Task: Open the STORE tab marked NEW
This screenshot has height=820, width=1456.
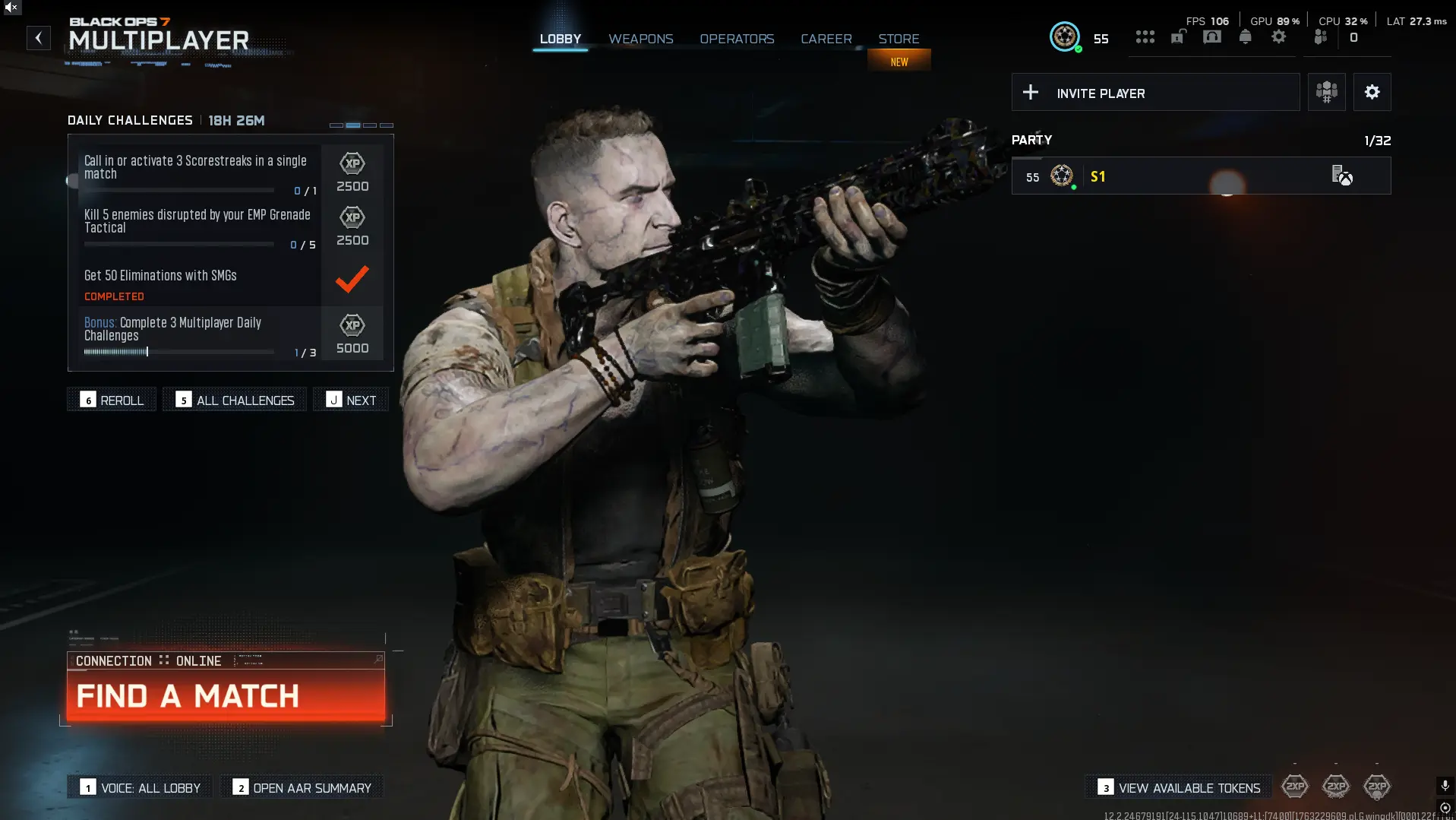Action: [899, 38]
